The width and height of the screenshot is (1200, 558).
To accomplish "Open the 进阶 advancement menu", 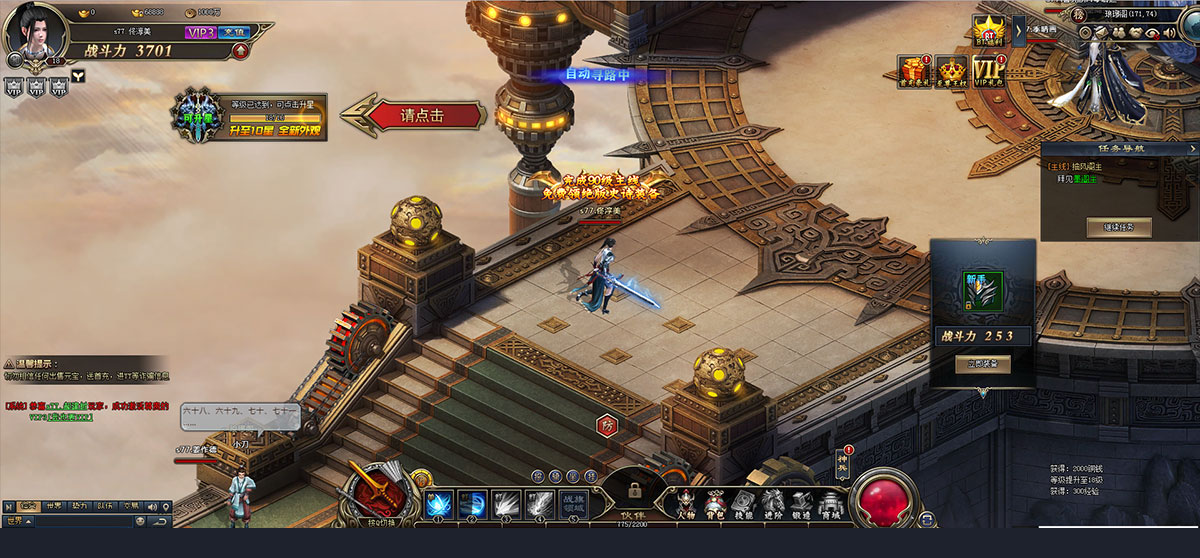I will [x=773, y=502].
